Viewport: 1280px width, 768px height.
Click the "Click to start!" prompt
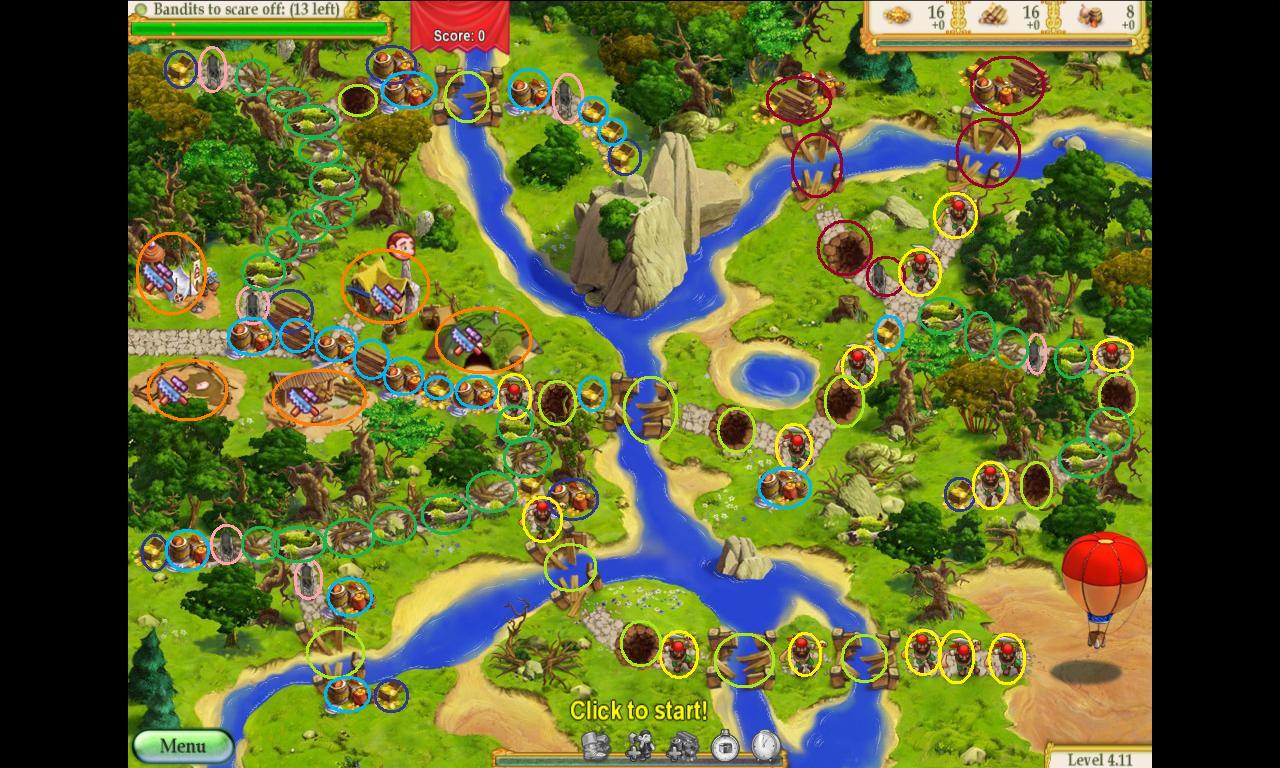point(638,711)
